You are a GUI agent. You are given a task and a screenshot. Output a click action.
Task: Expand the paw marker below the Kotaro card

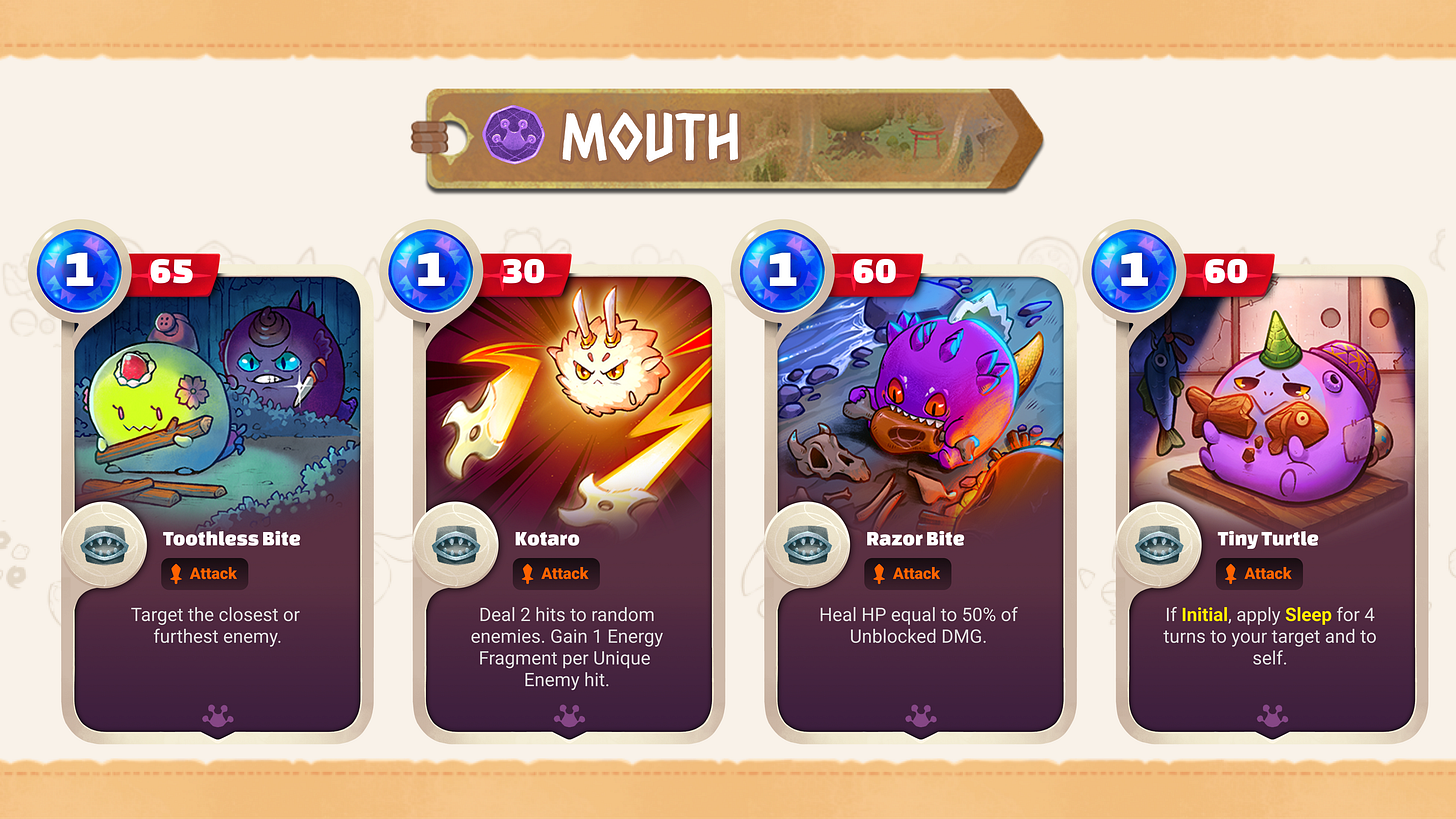[568, 716]
